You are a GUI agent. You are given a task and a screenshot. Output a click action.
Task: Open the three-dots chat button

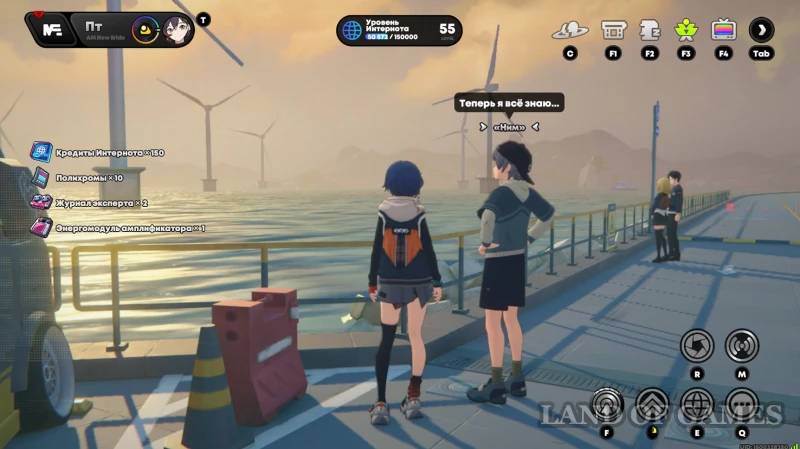click(x=741, y=405)
